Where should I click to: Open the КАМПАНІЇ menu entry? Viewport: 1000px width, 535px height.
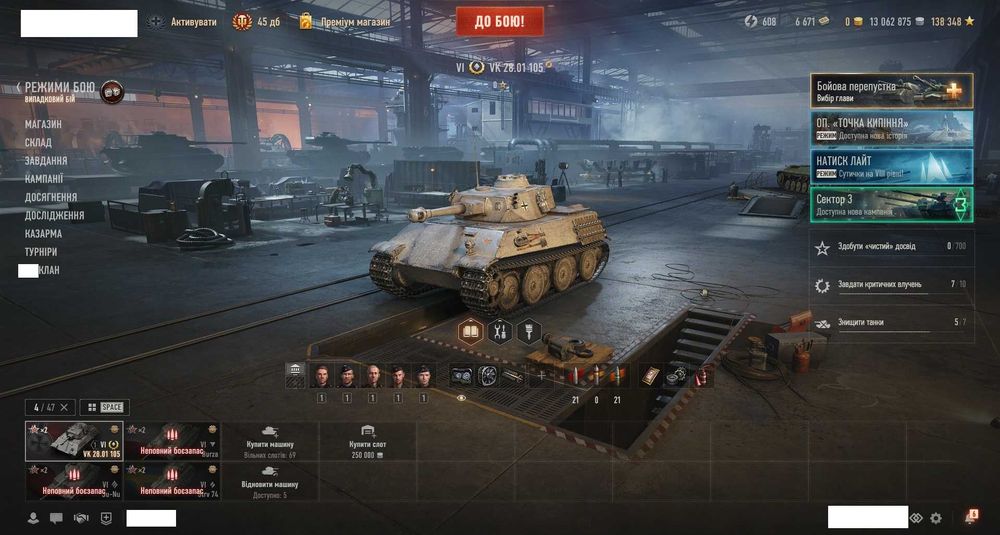tap(44, 178)
